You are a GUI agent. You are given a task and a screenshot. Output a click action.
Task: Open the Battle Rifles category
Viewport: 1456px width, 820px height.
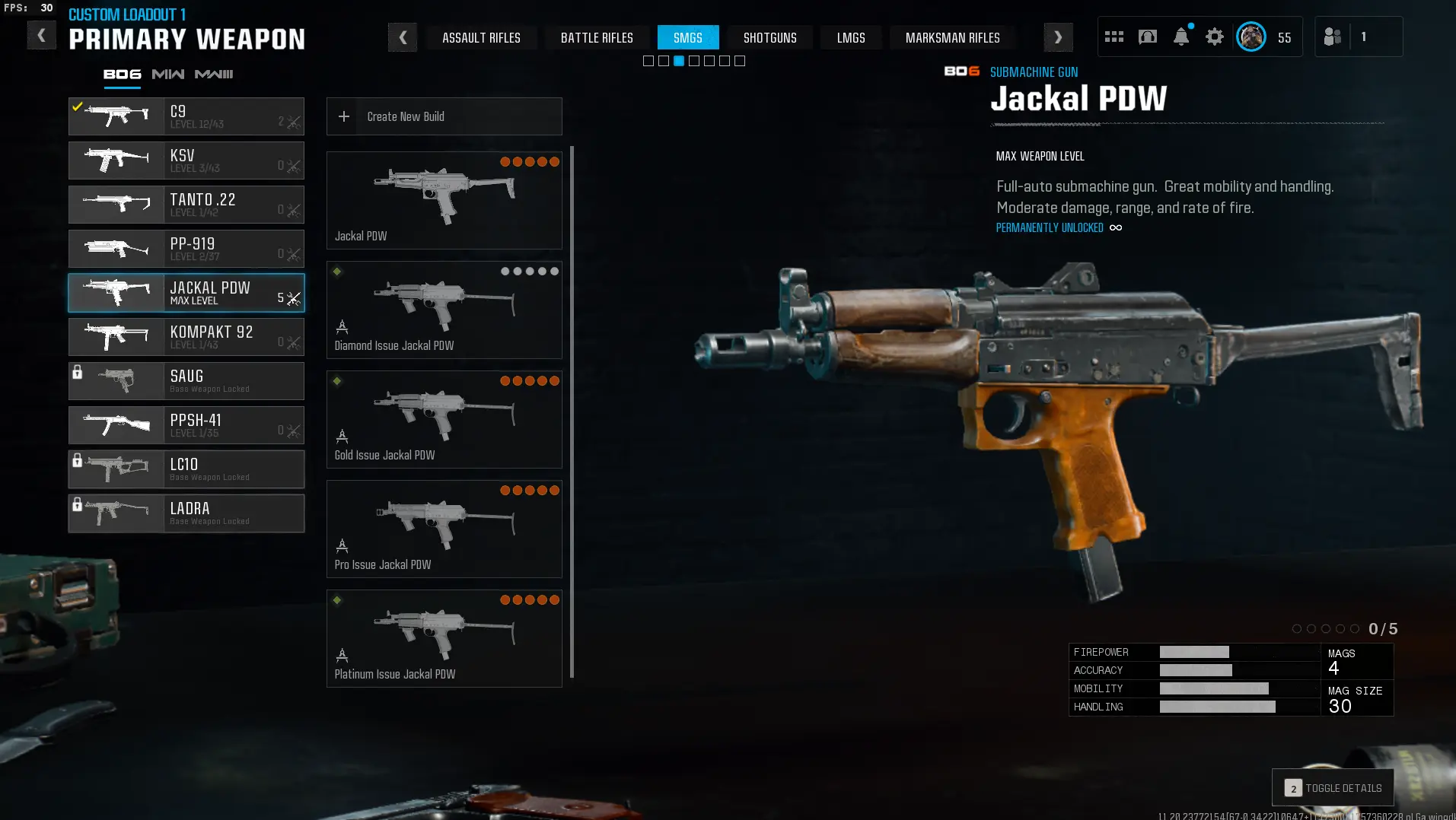pos(597,37)
